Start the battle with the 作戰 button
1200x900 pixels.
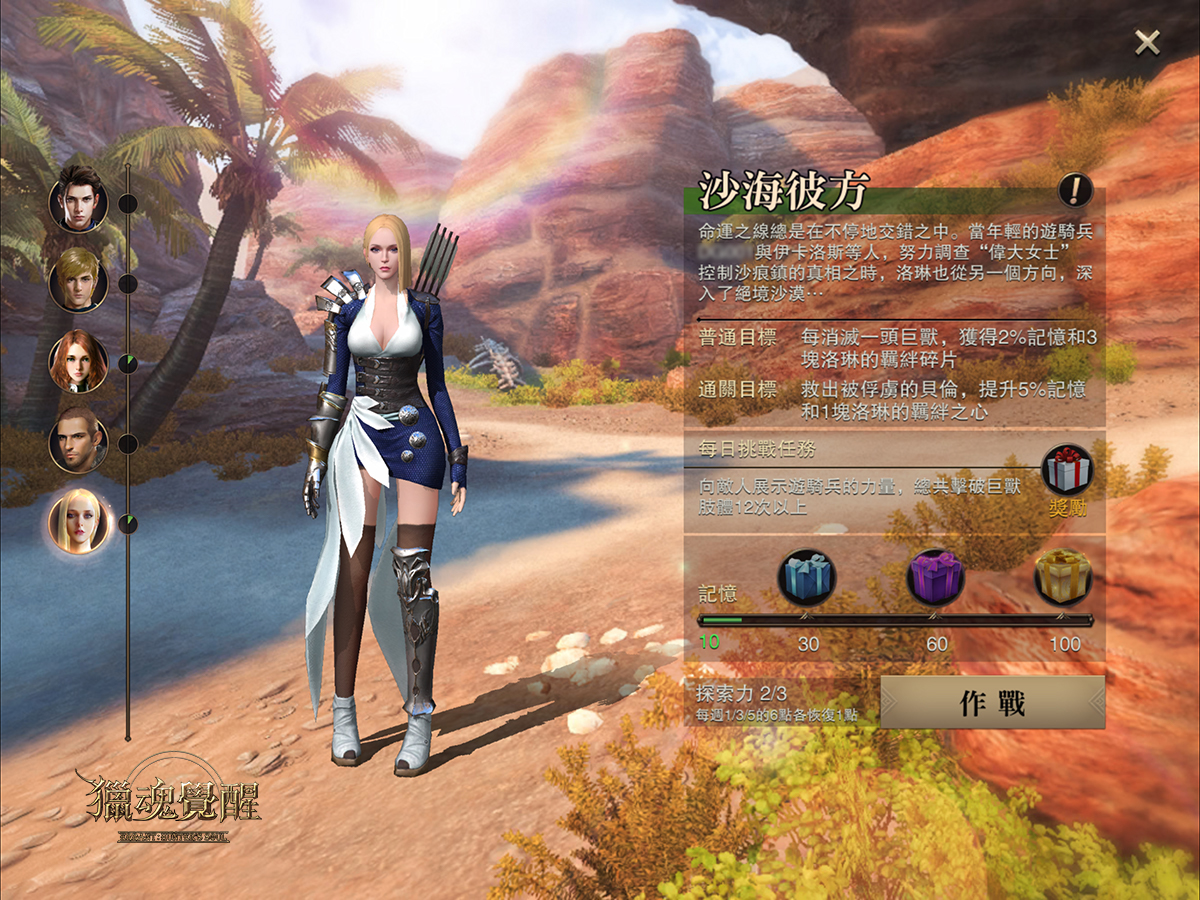point(992,703)
